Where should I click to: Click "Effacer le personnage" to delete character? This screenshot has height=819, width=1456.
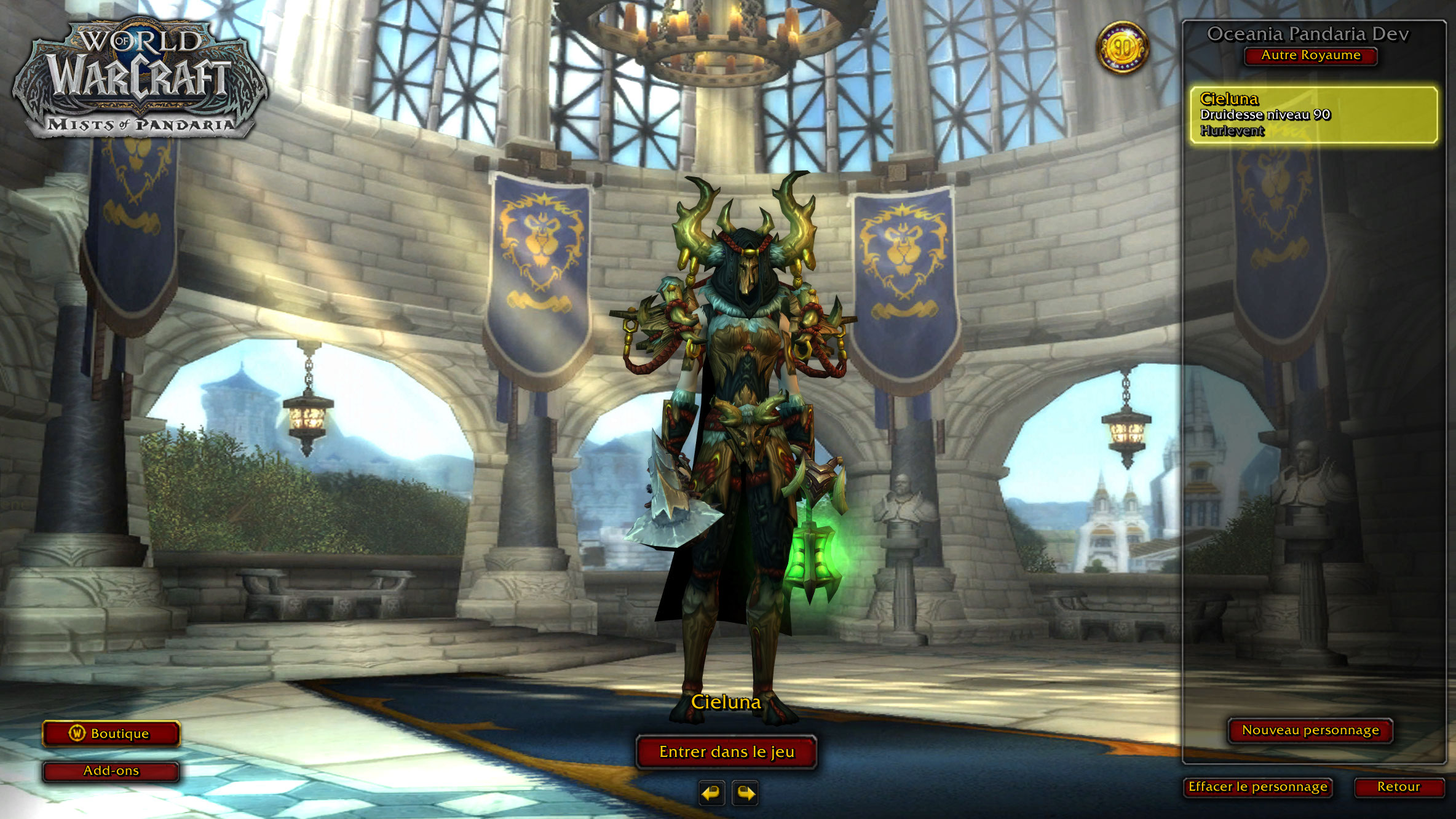coord(1259,787)
